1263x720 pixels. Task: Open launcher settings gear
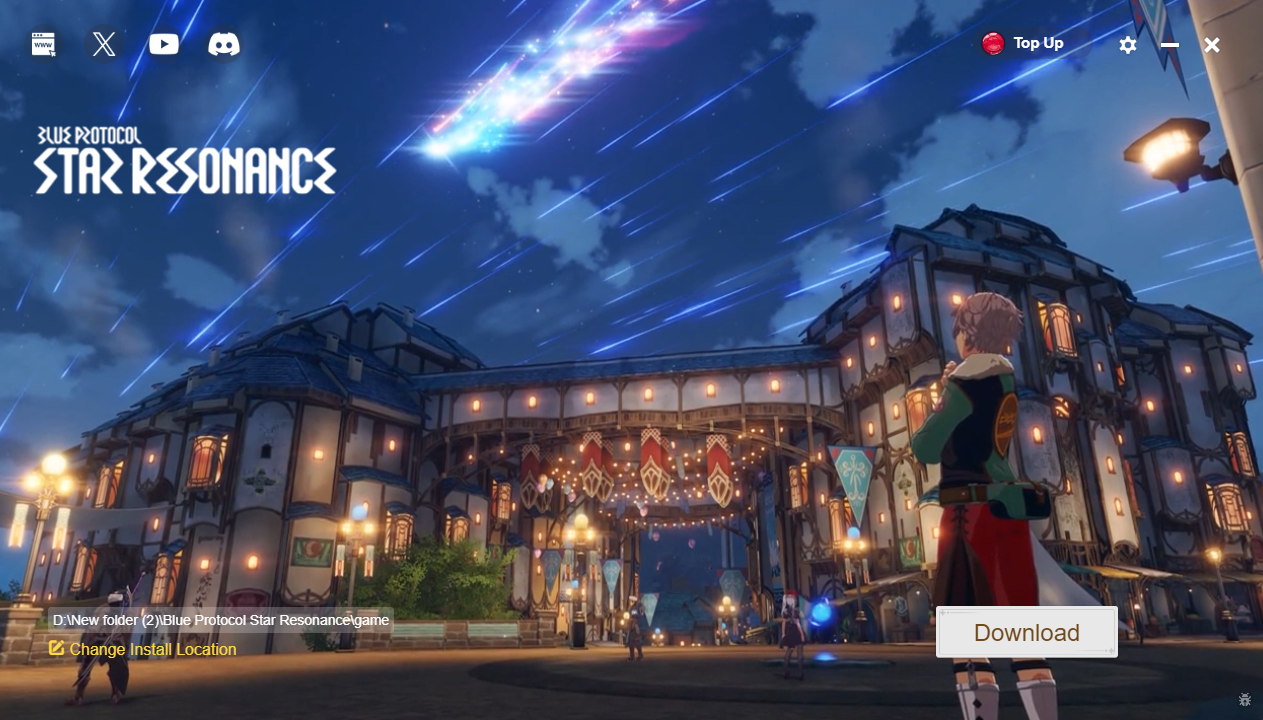1128,45
